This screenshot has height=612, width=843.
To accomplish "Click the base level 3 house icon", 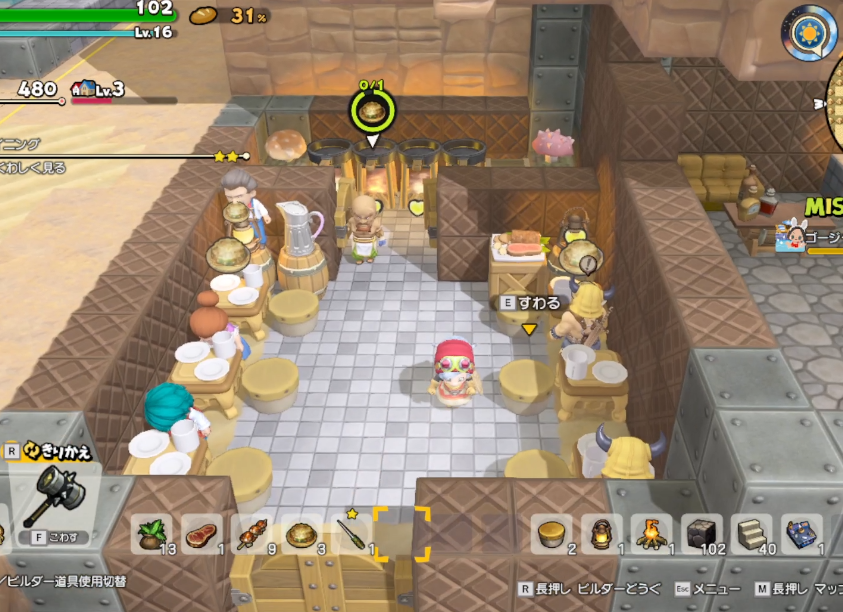I will (x=84, y=89).
